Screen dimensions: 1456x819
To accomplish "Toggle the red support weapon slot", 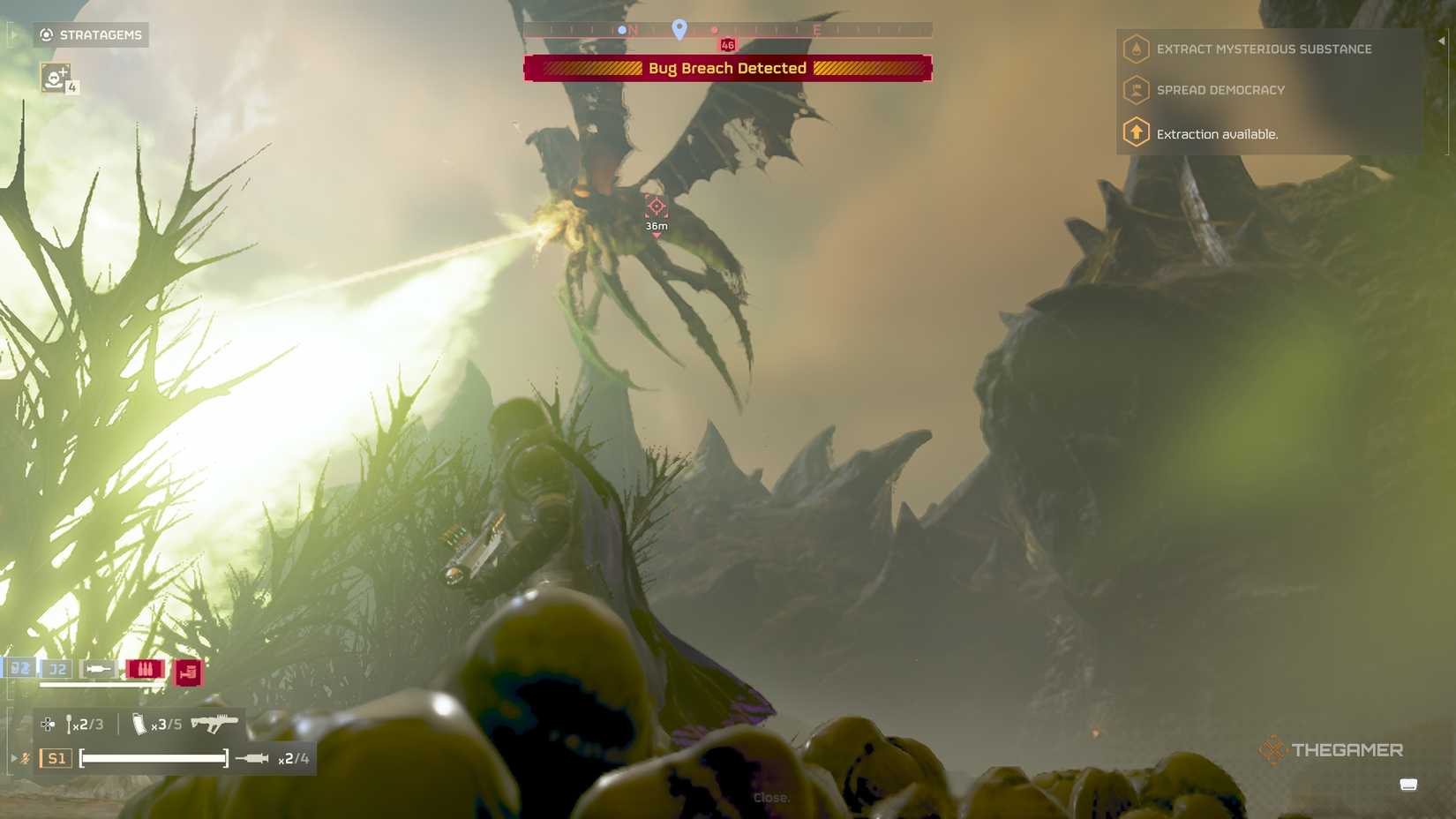I will pos(187,672).
